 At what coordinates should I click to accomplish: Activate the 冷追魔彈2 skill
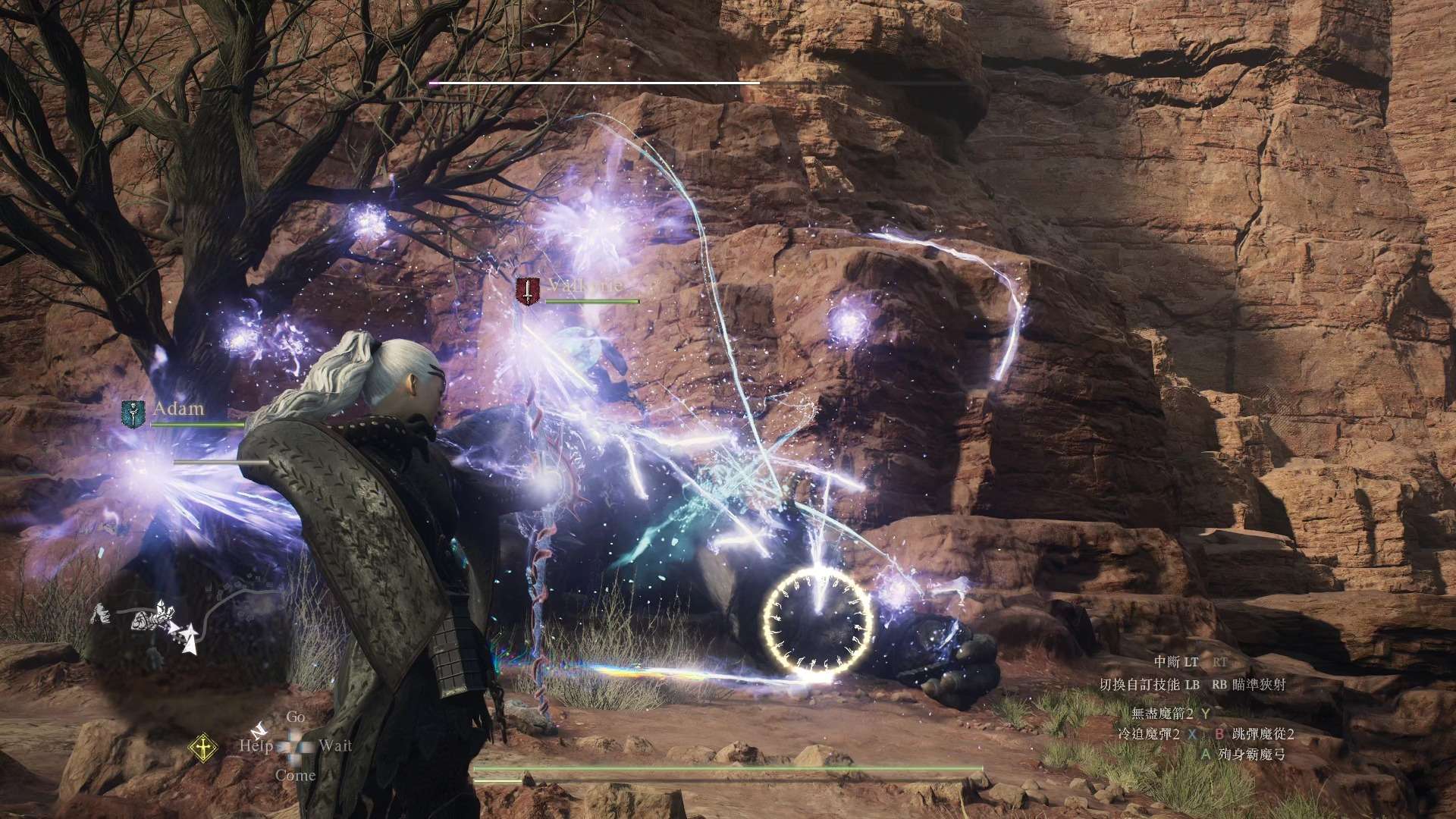pos(1149,734)
